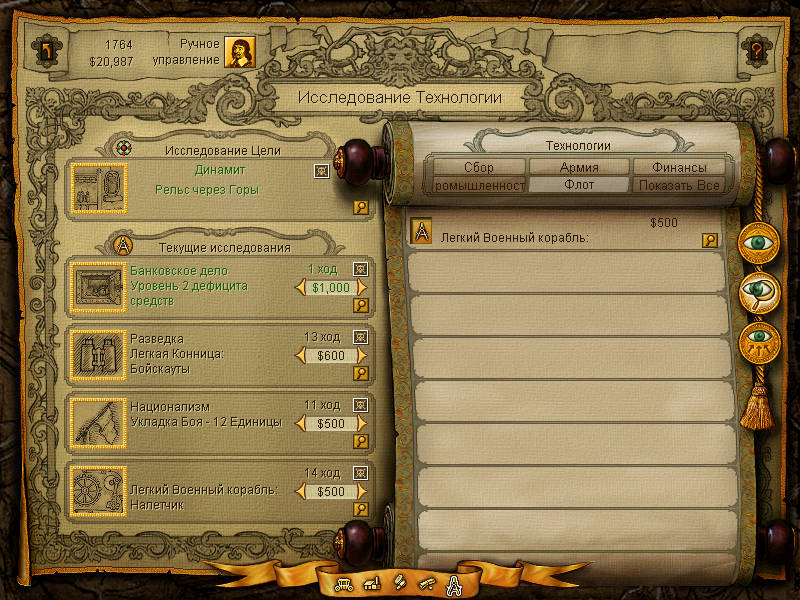This screenshot has height=600, width=800.
Task: Click the advisor portrait for manual control
Action: 239,52
